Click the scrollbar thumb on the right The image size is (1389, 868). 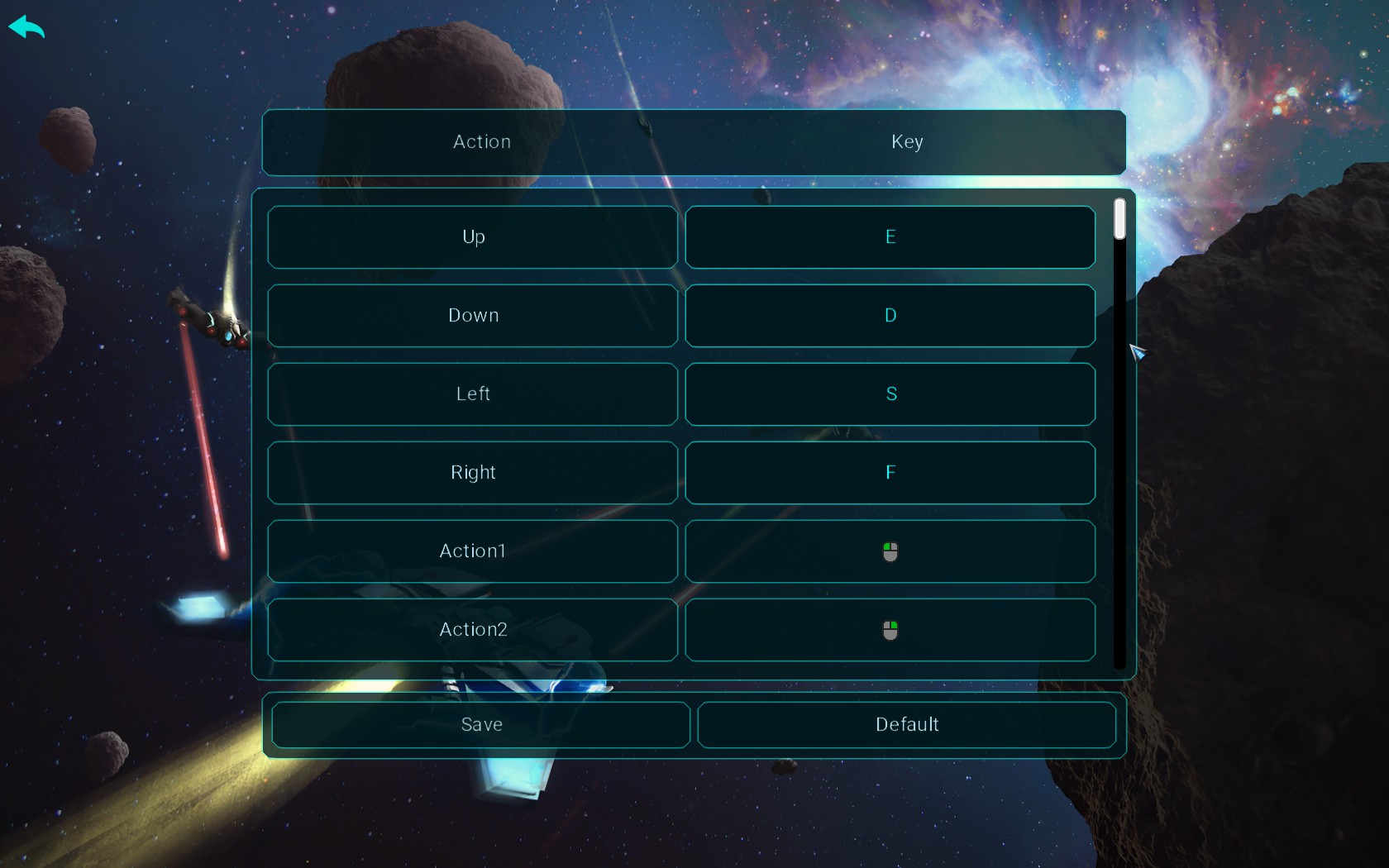pos(1119,219)
